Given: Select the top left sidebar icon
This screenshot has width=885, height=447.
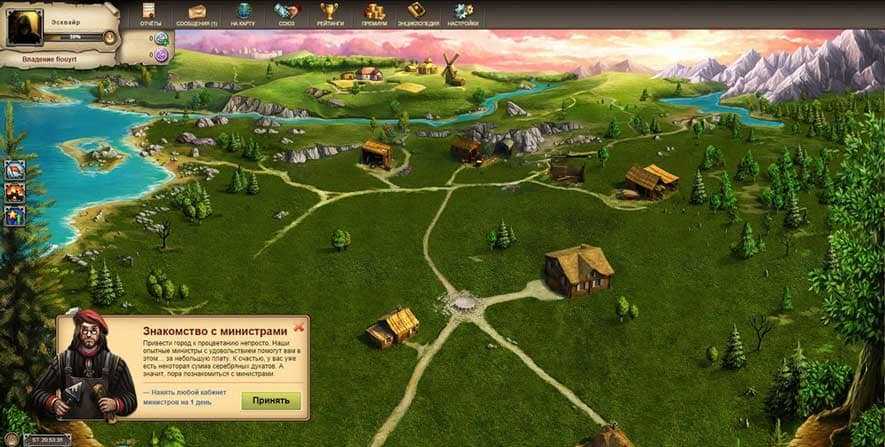Looking at the screenshot, I should pos(15,170).
